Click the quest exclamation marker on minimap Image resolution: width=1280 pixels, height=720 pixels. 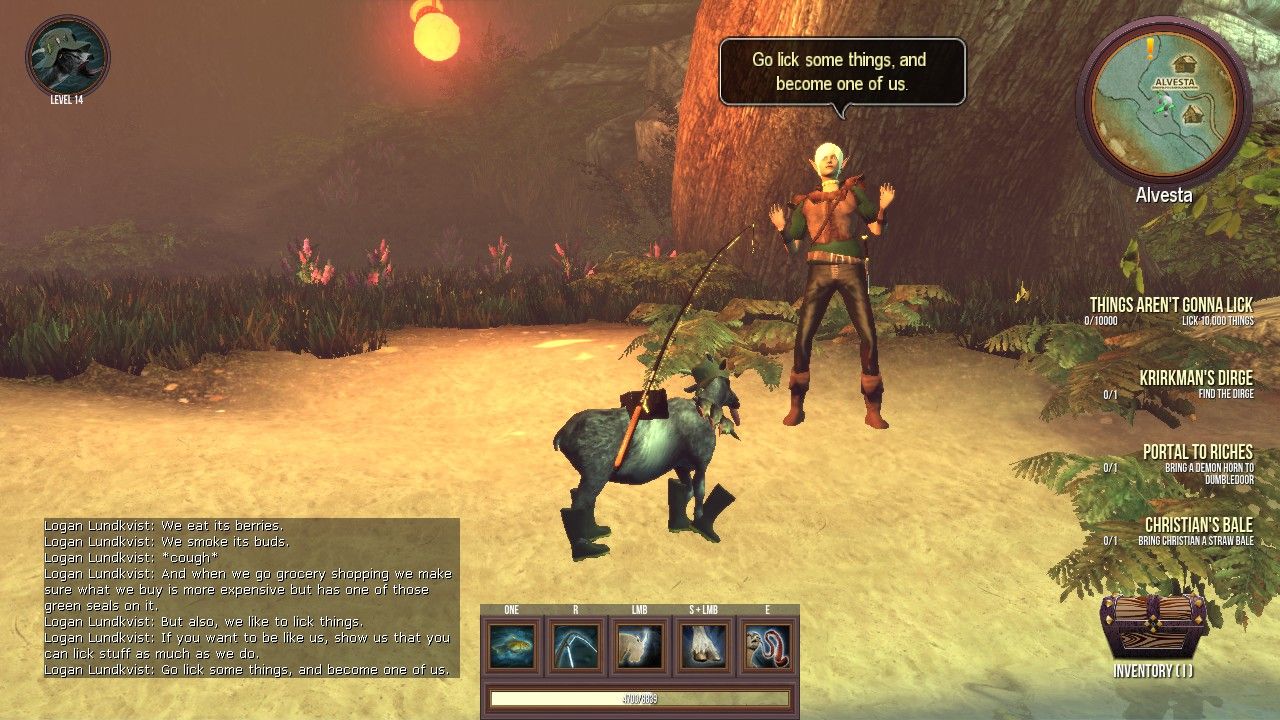1151,45
